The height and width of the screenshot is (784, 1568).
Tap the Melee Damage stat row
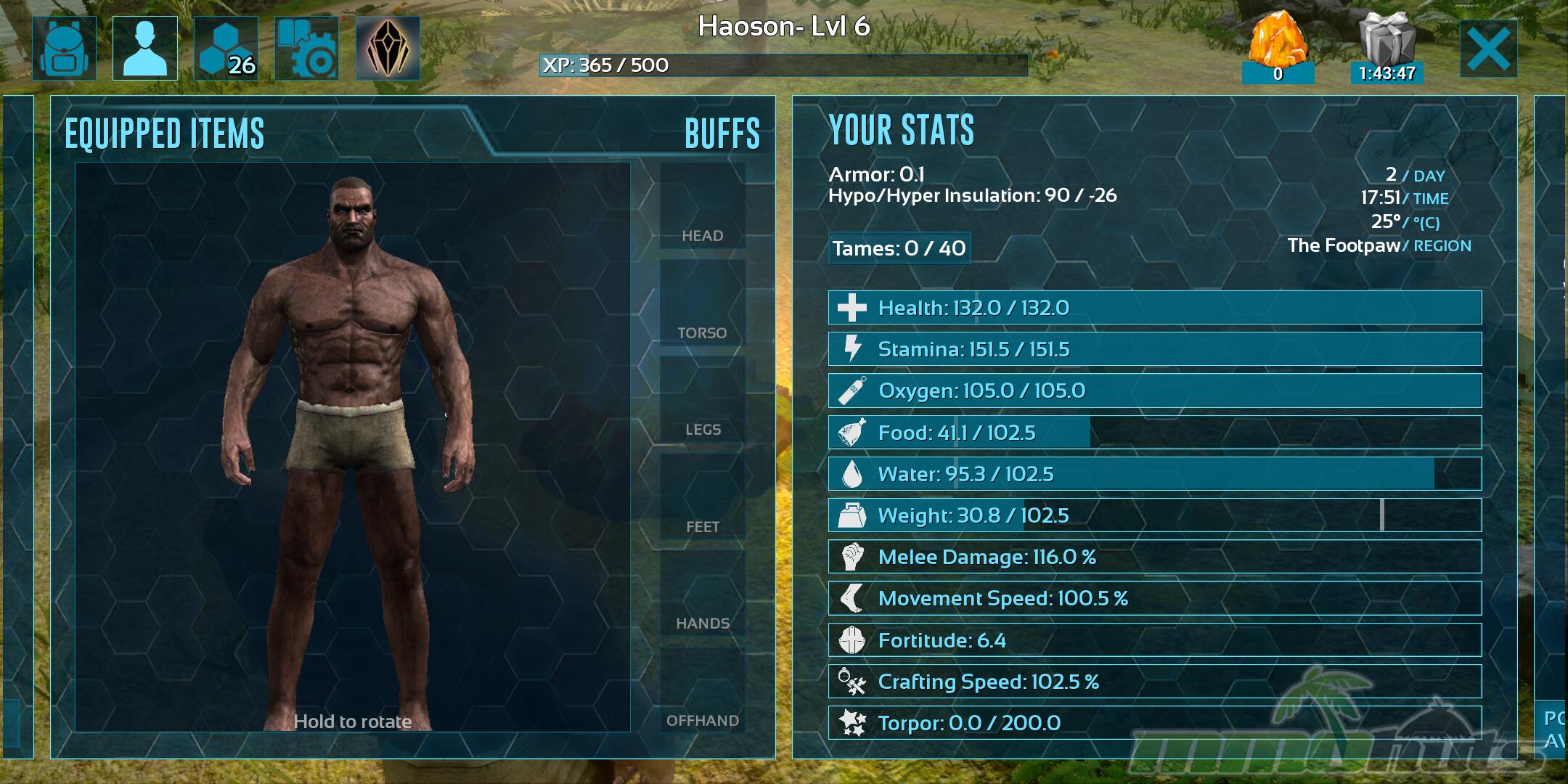pos(1154,557)
